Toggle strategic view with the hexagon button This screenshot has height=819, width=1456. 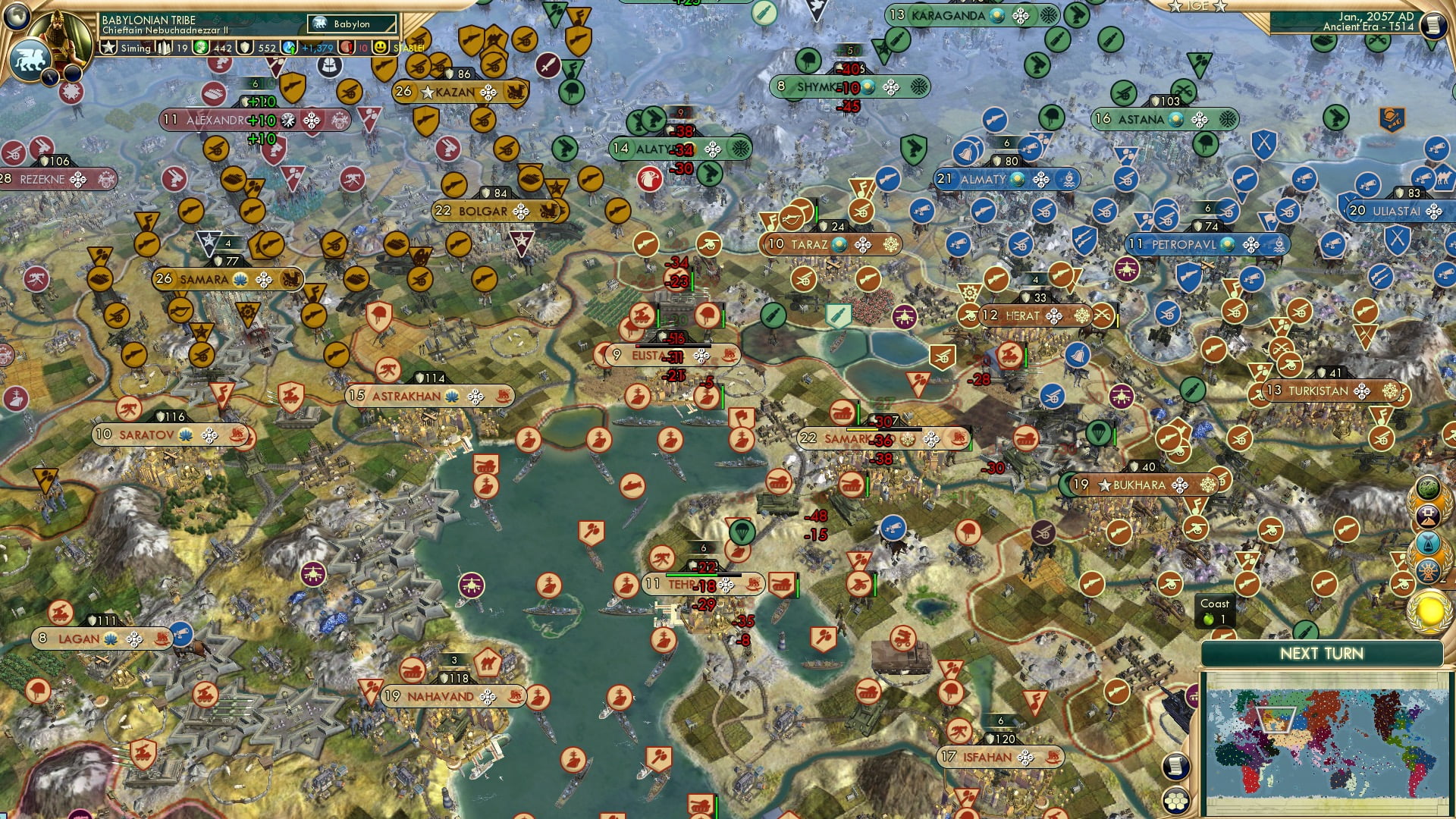(x=1176, y=801)
